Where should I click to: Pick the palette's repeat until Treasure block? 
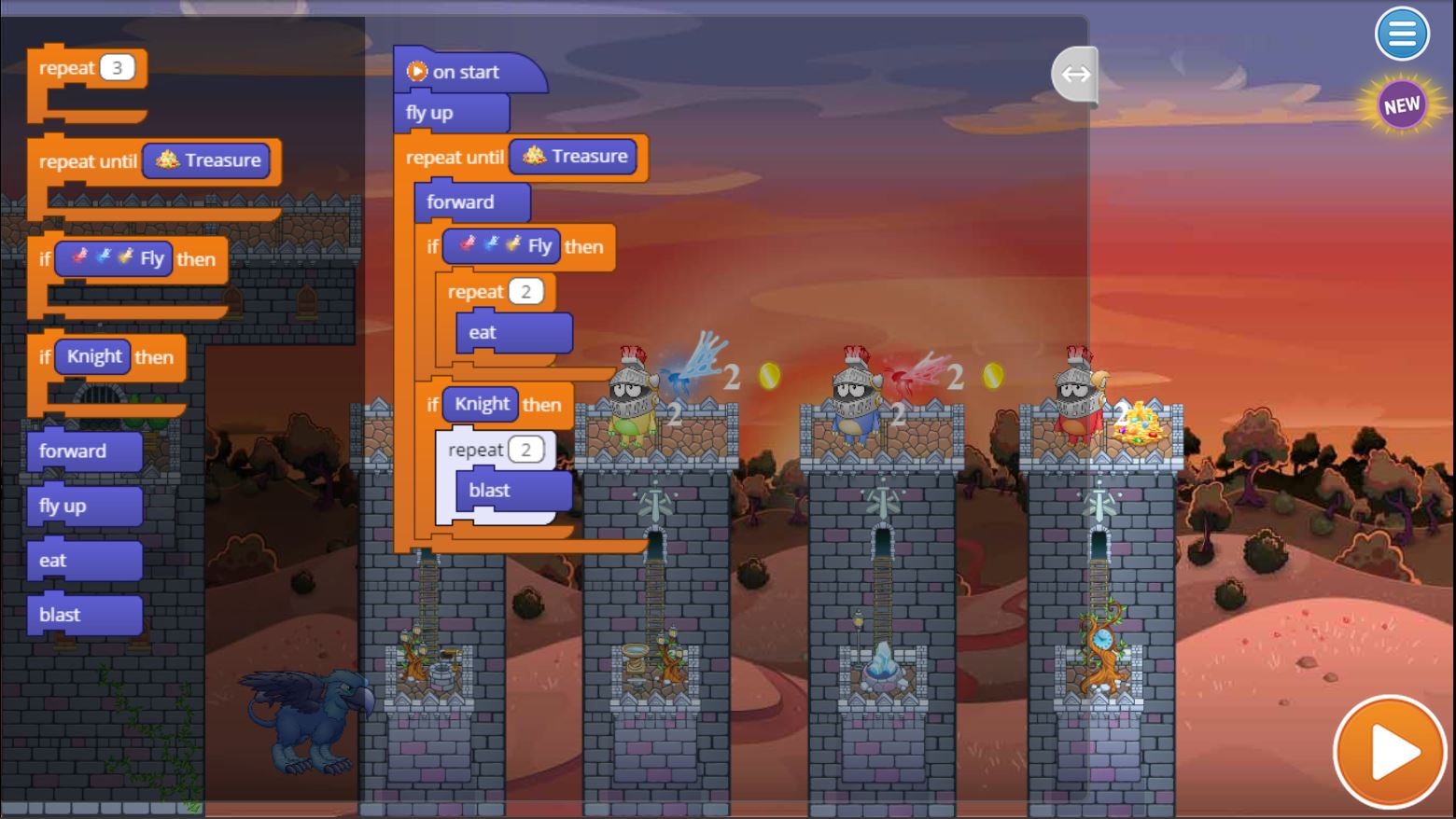tap(89, 161)
